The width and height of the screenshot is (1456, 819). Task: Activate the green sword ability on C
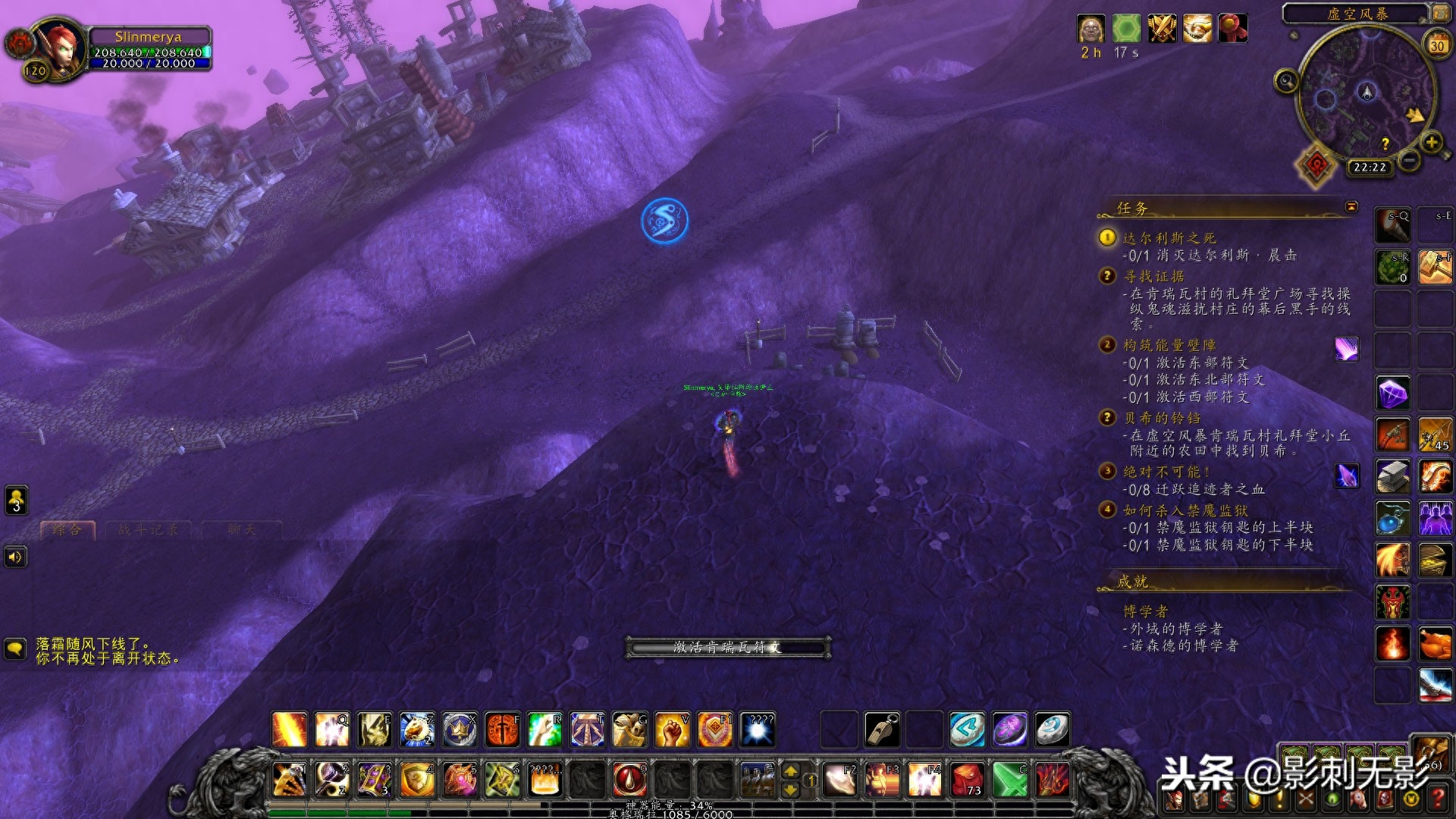pyautogui.click(x=1009, y=780)
